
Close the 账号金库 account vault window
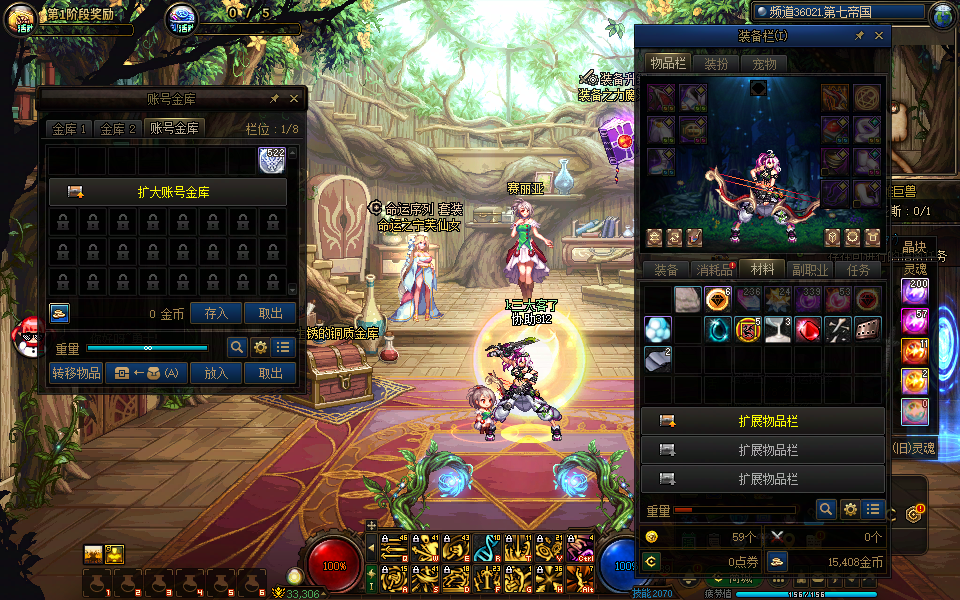coord(294,99)
